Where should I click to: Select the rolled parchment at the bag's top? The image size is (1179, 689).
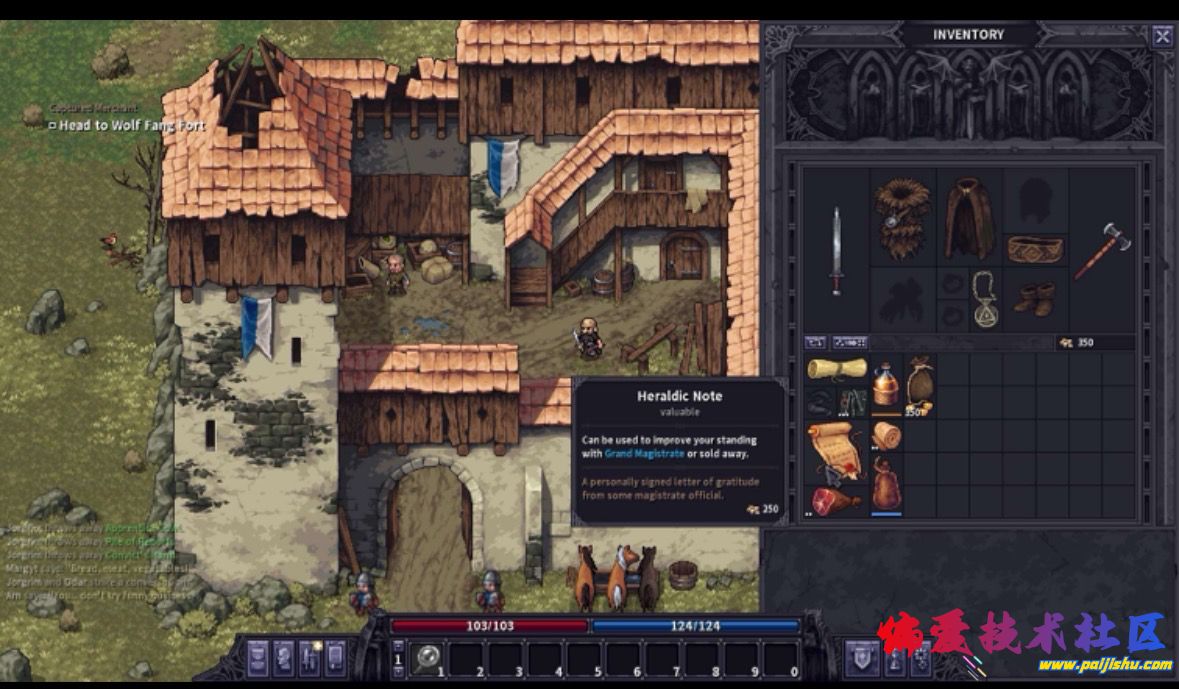coord(836,369)
